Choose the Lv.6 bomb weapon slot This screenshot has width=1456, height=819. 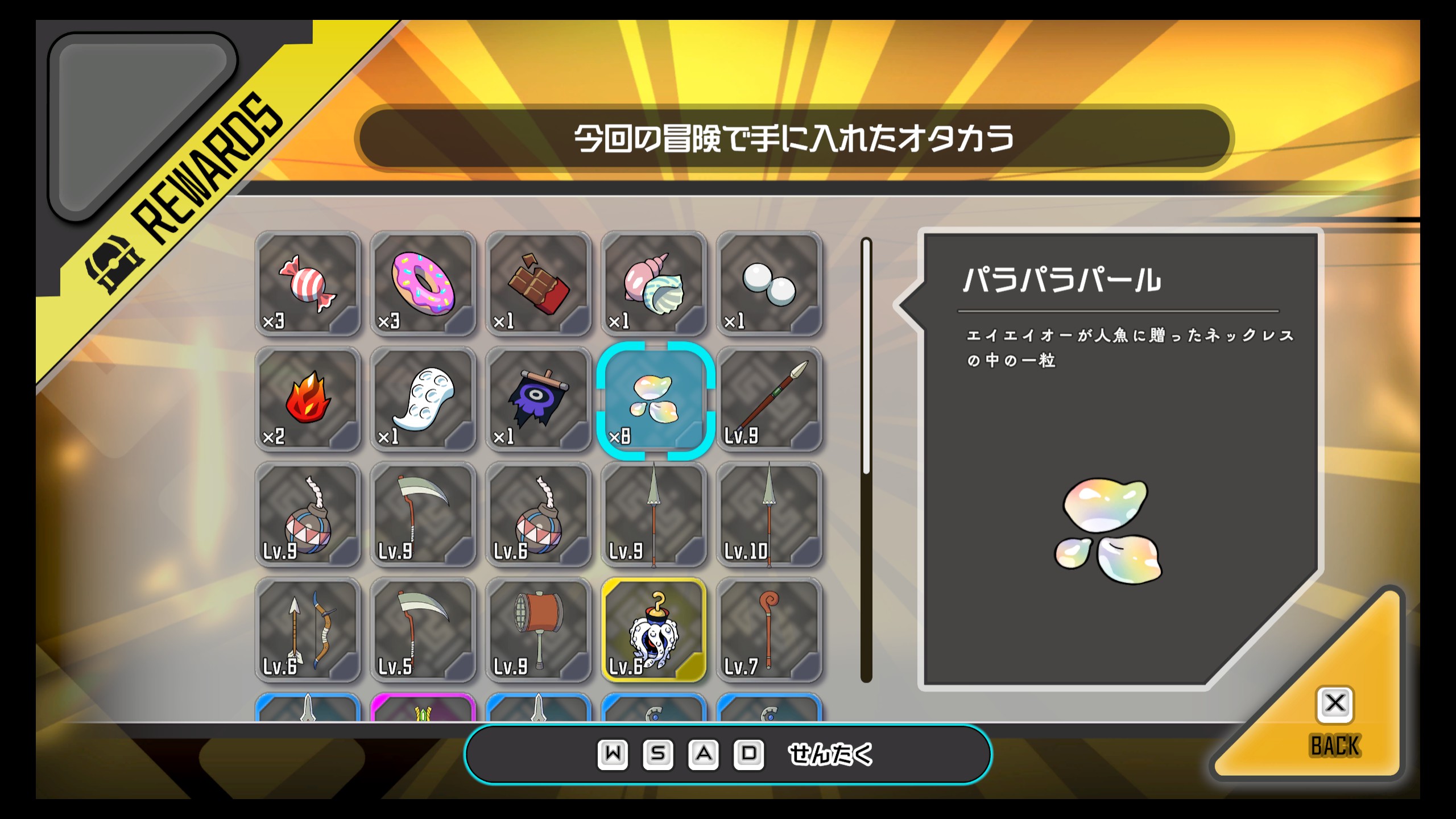point(538,515)
